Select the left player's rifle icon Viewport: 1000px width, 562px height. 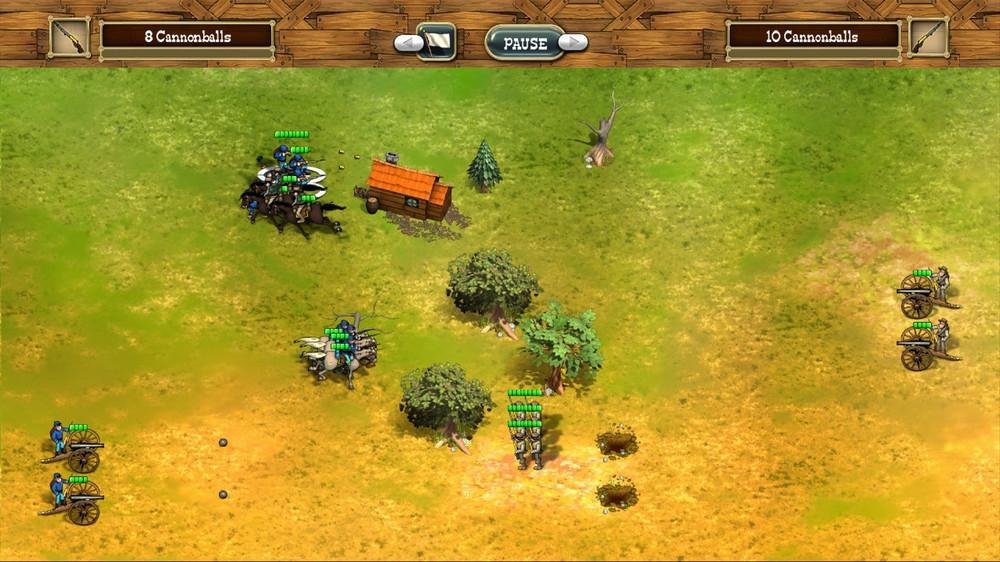click(69, 37)
